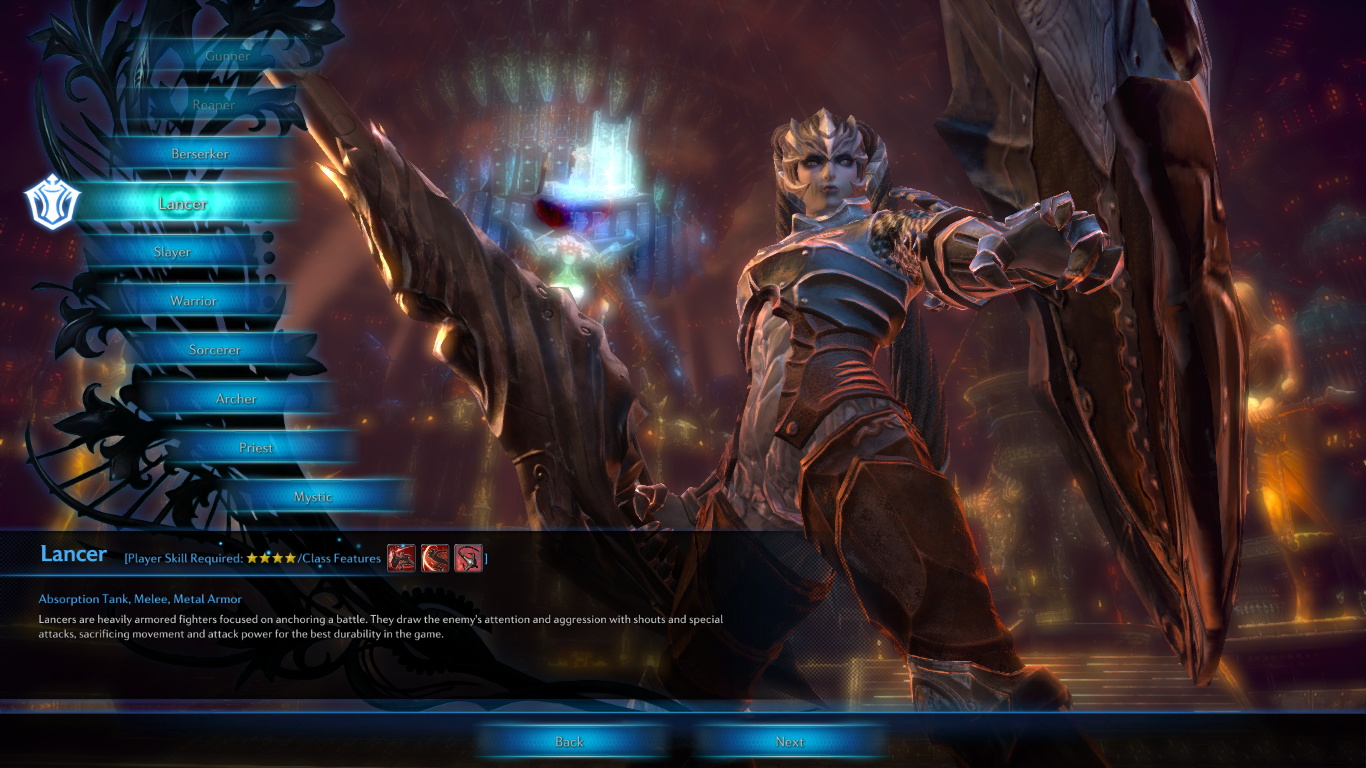Pick the Berserker class entry
The height and width of the screenshot is (768, 1366).
(x=200, y=154)
